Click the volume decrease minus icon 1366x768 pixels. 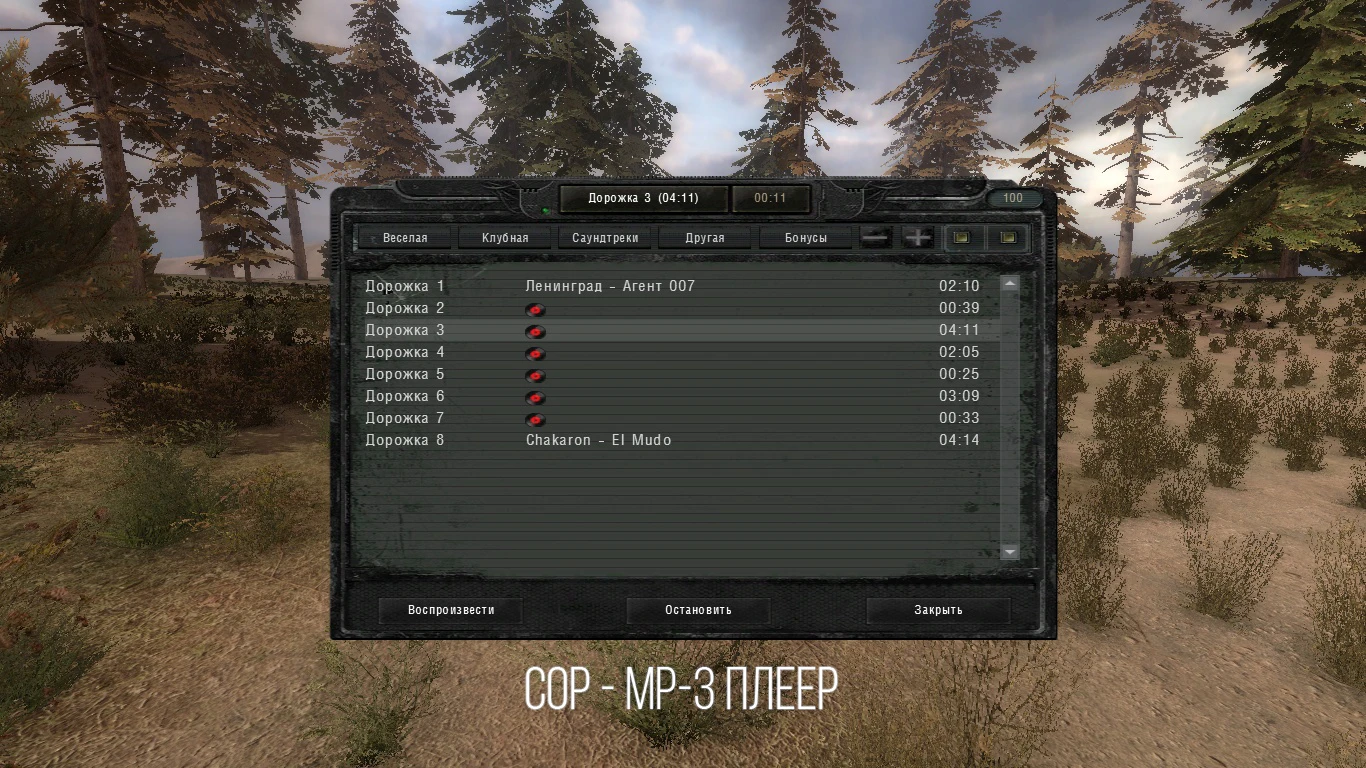pyautogui.click(x=874, y=237)
